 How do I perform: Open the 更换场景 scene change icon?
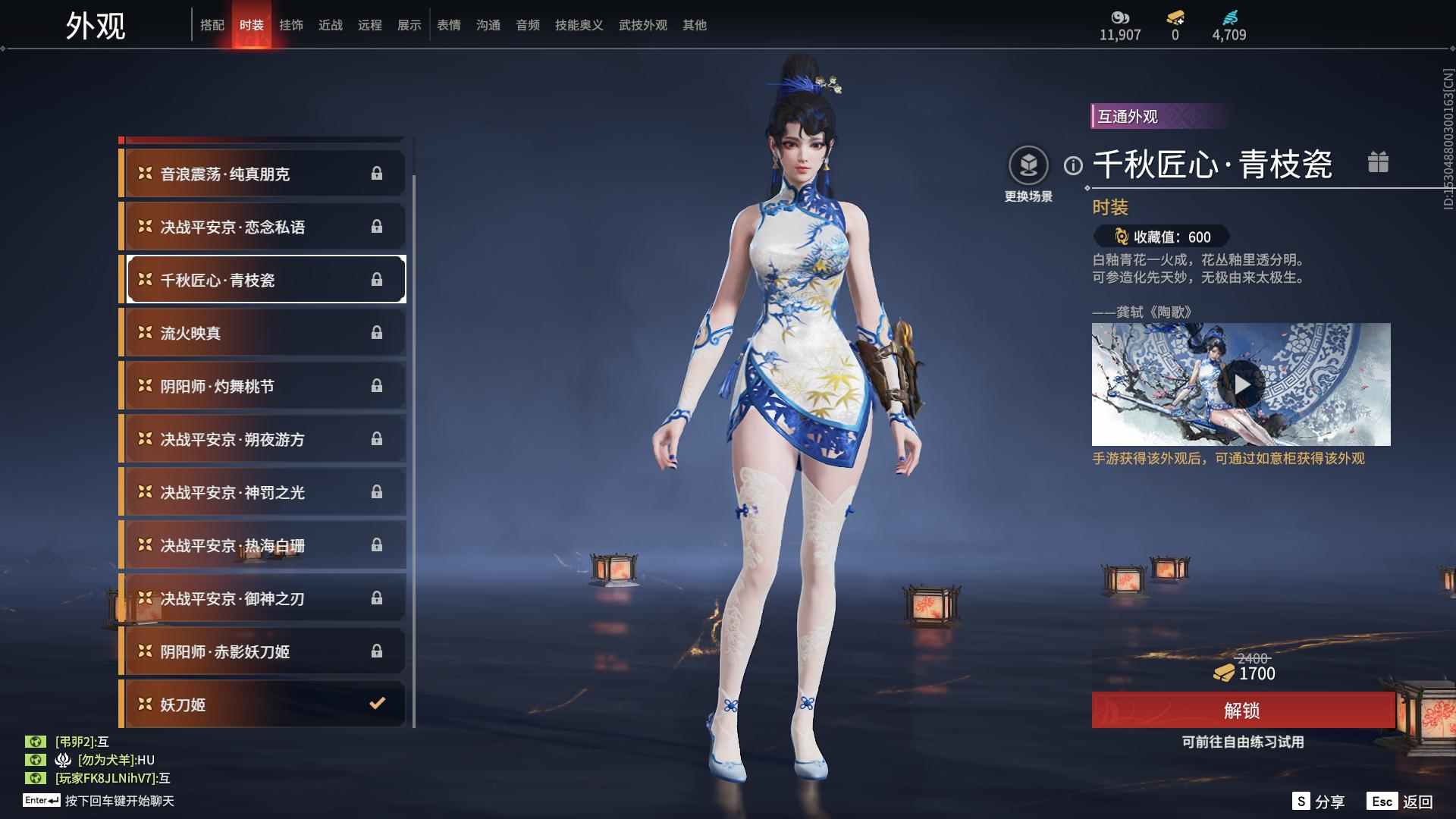1028,163
